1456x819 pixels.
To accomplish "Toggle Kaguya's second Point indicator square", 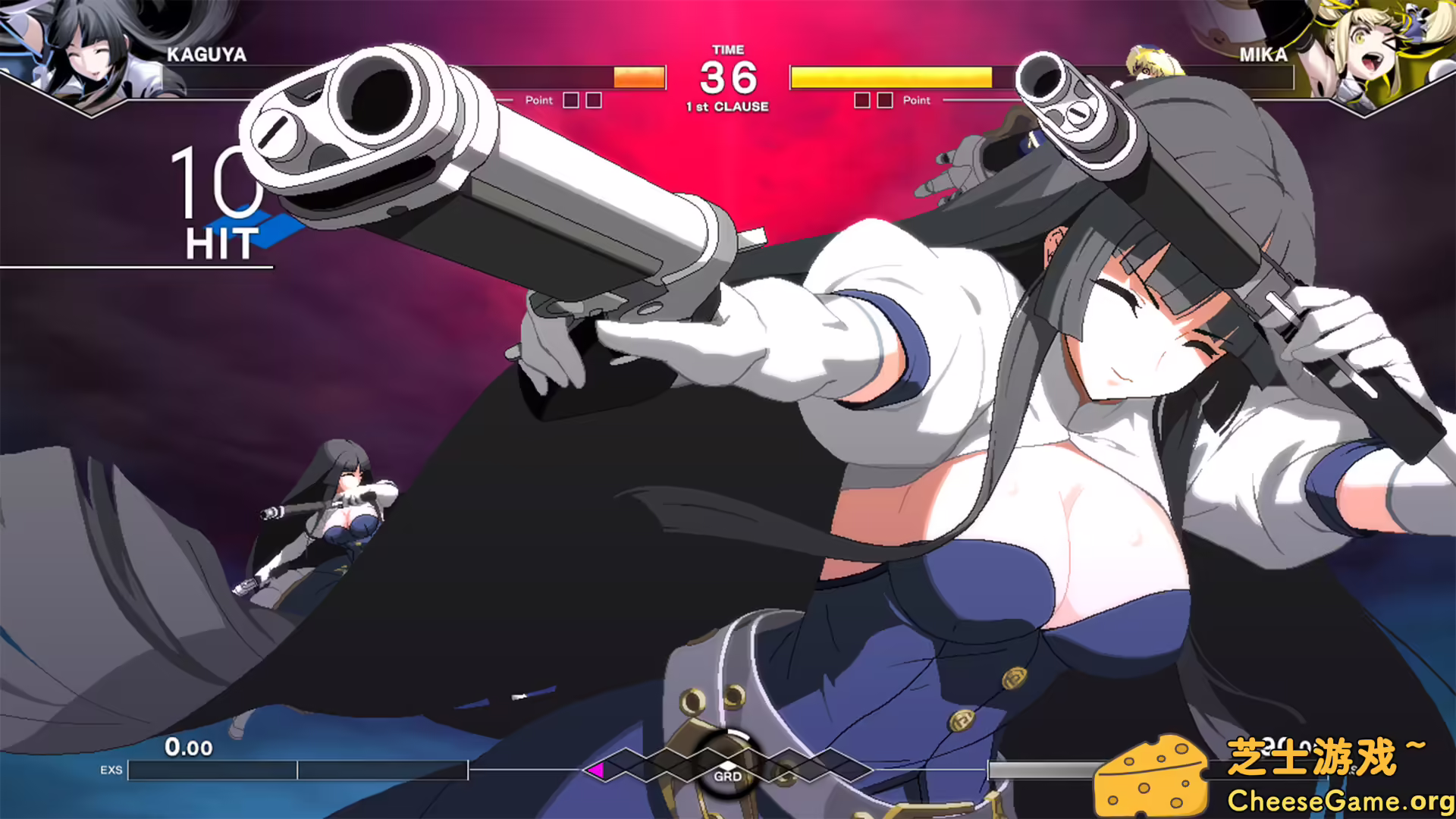I will coord(593,99).
